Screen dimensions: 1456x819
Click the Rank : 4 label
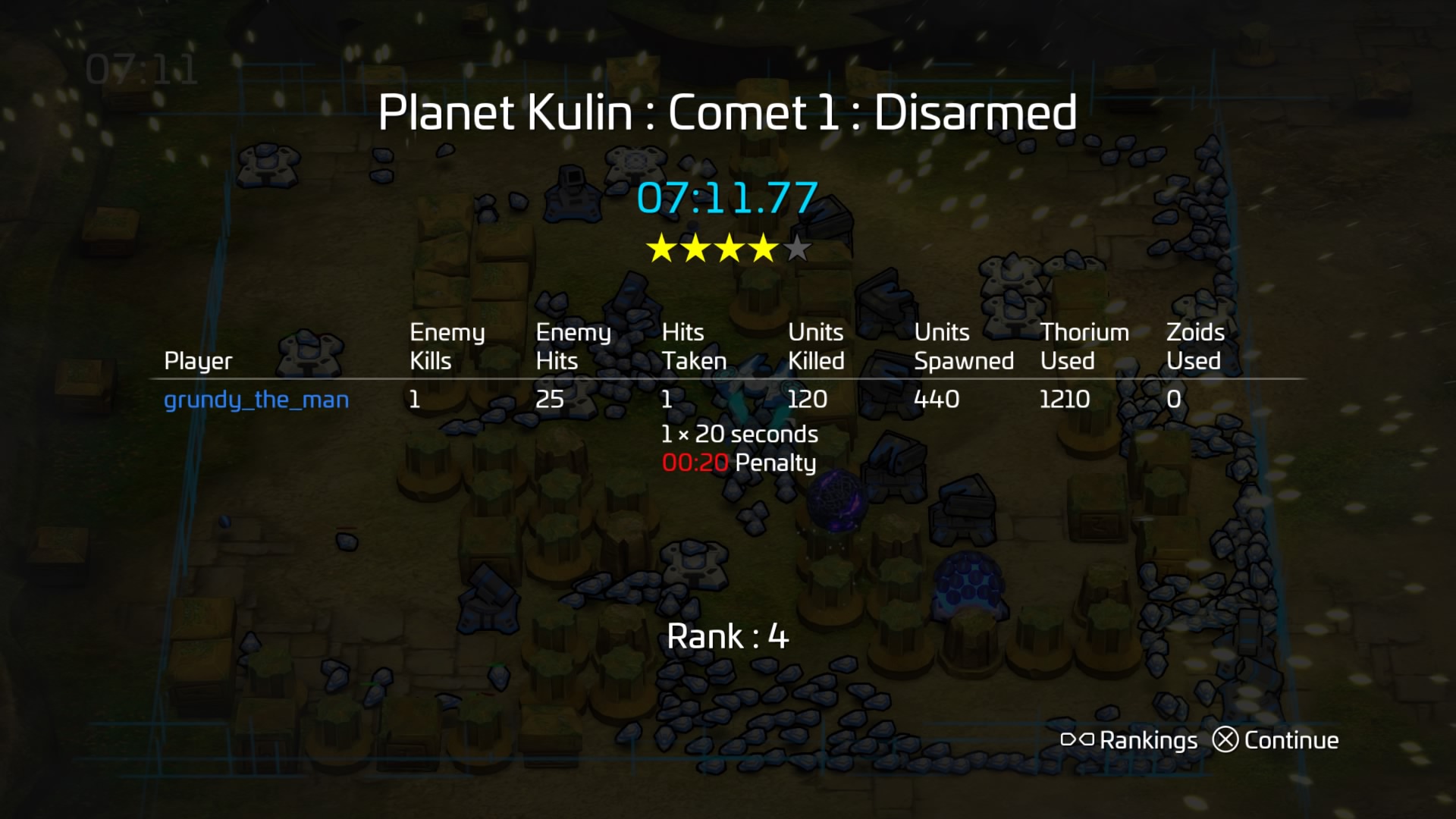click(727, 637)
